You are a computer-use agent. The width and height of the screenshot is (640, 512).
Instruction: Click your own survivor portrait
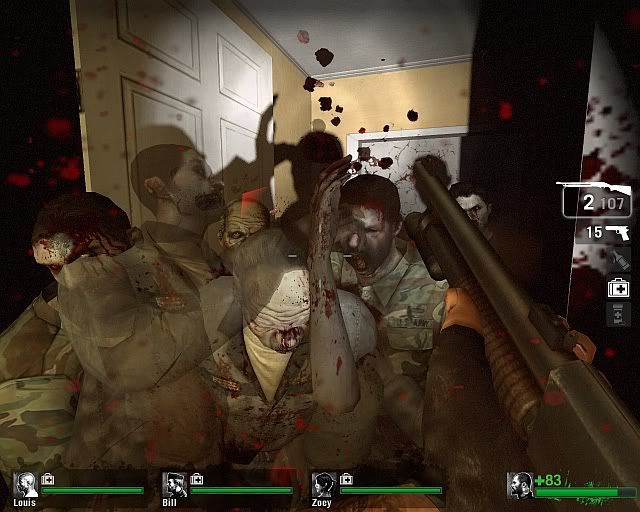(x=520, y=486)
